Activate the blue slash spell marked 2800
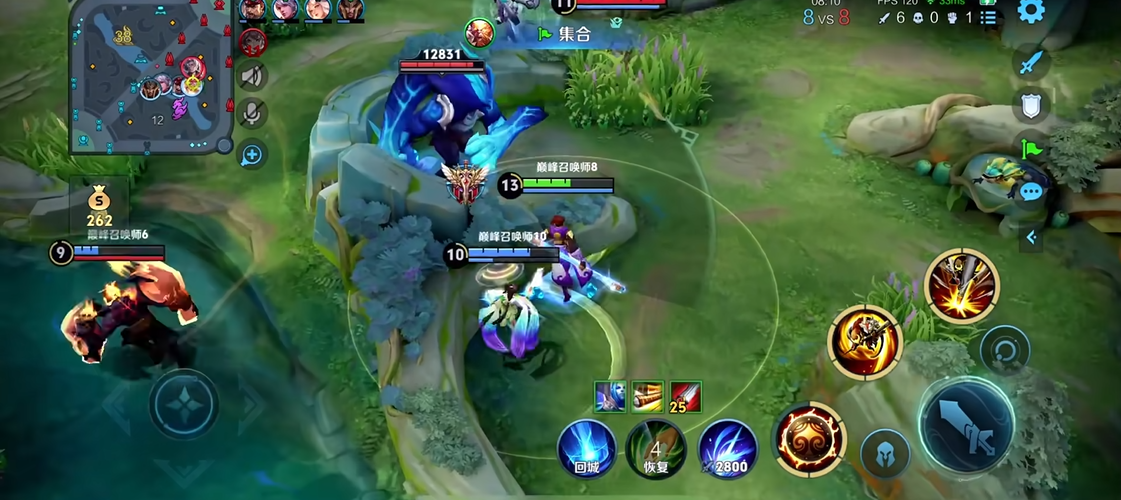Image resolution: width=1121 pixels, height=500 pixels. coord(727,448)
